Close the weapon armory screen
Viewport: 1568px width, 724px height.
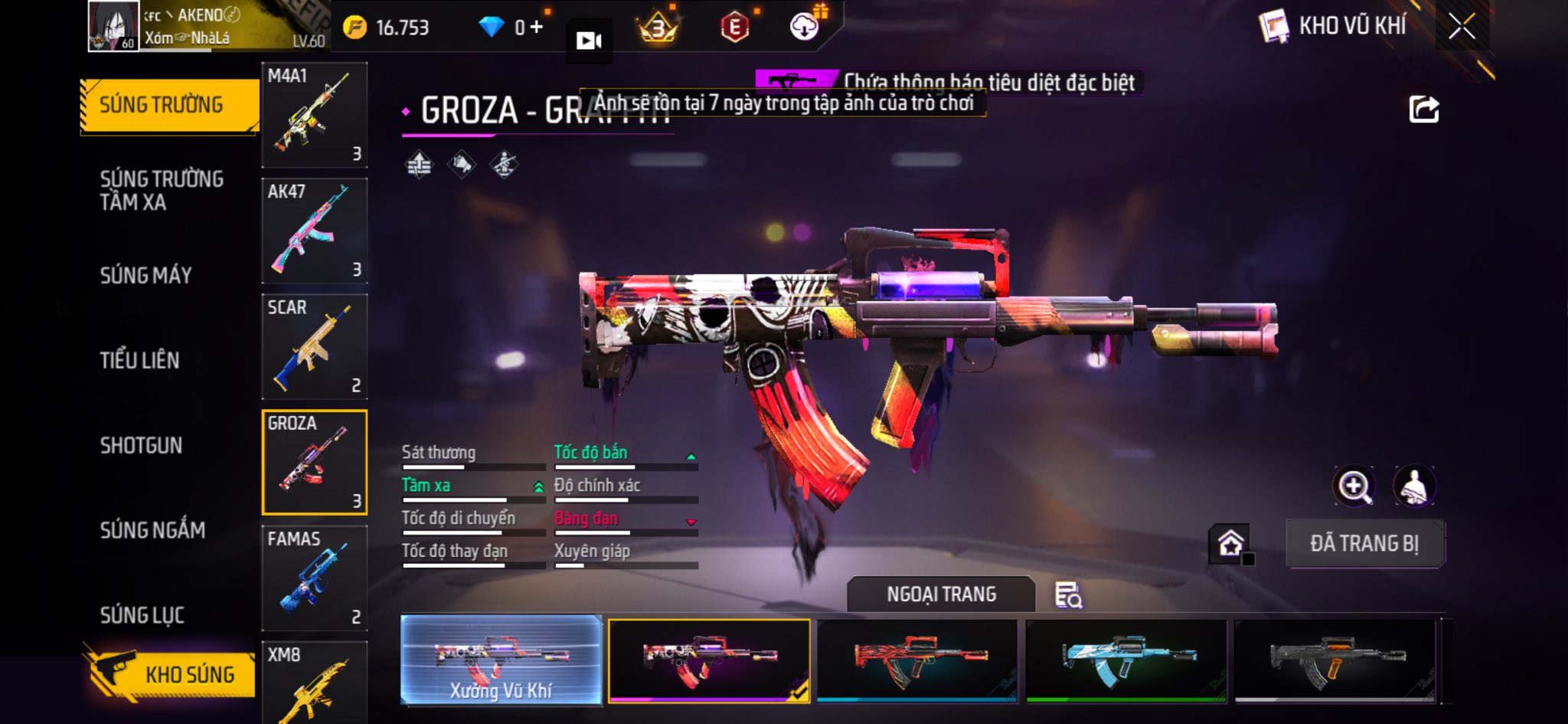pyautogui.click(x=1462, y=28)
